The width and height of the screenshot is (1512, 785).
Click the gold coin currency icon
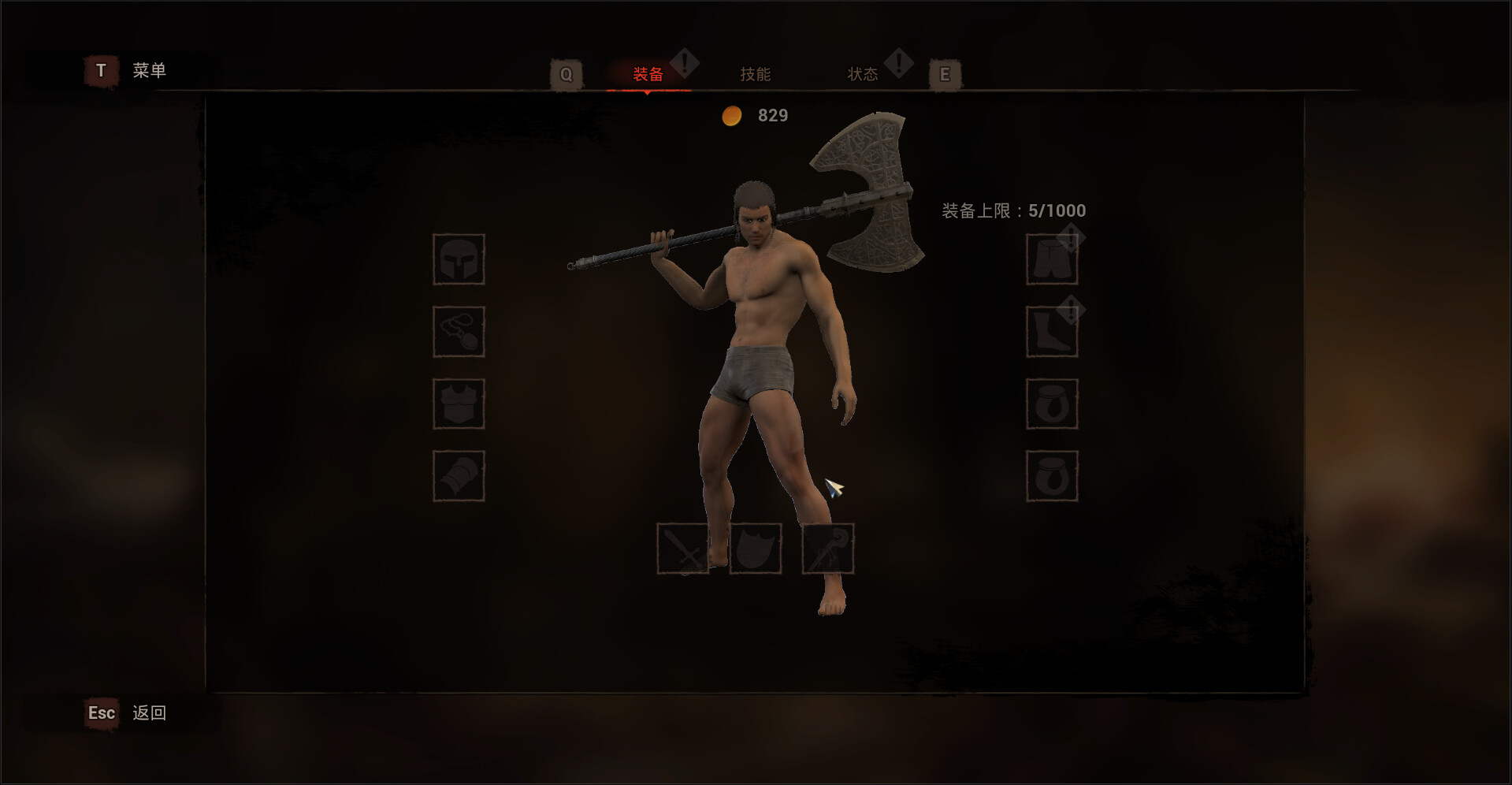pyautogui.click(x=731, y=115)
